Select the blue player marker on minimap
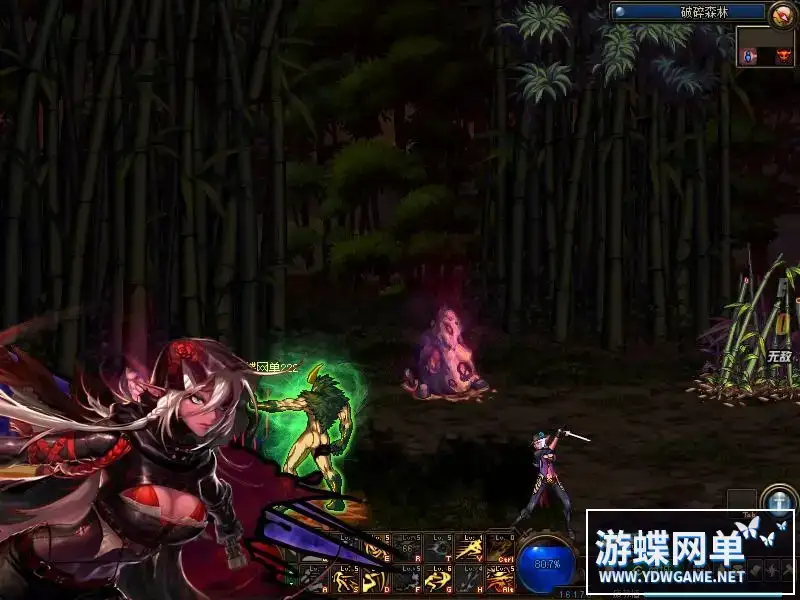Image resolution: width=800 pixels, height=600 pixels. pyautogui.click(x=749, y=56)
